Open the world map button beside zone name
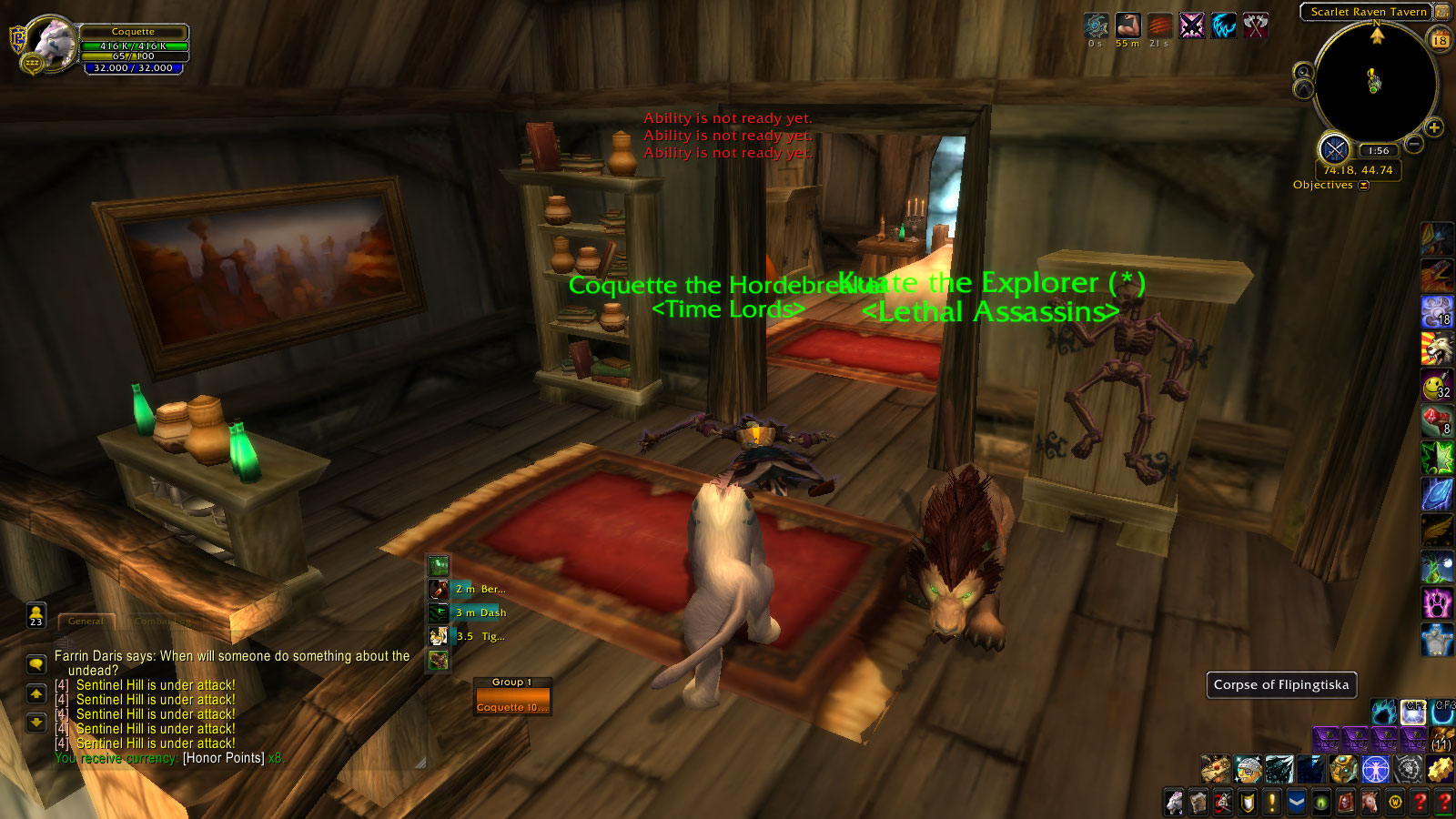The height and width of the screenshot is (819, 1456). tap(1441, 12)
